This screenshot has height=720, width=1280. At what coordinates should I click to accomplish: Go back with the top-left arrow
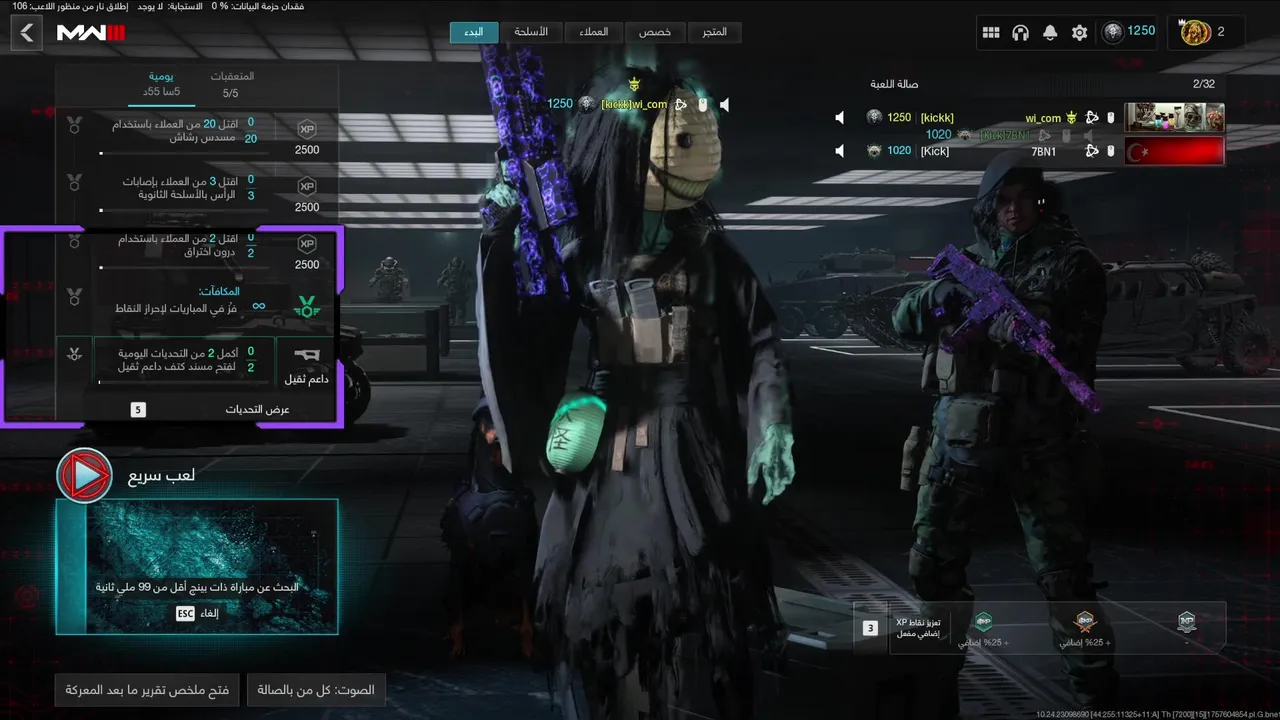click(x=27, y=33)
